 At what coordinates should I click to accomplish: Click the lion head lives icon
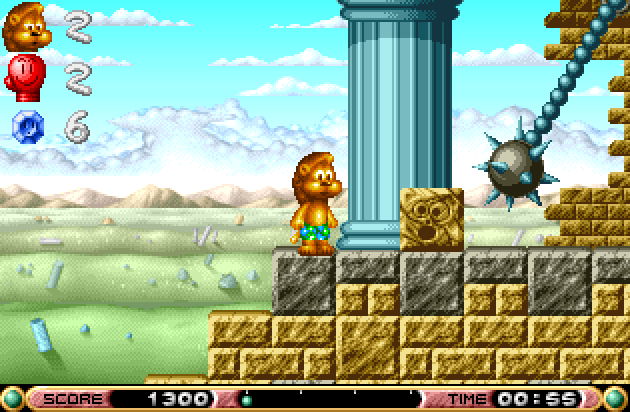[27, 27]
